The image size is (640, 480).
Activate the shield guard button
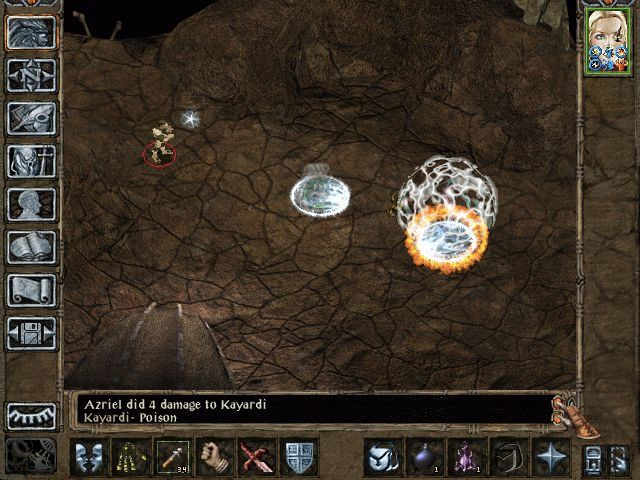click(x=300, y=457)
